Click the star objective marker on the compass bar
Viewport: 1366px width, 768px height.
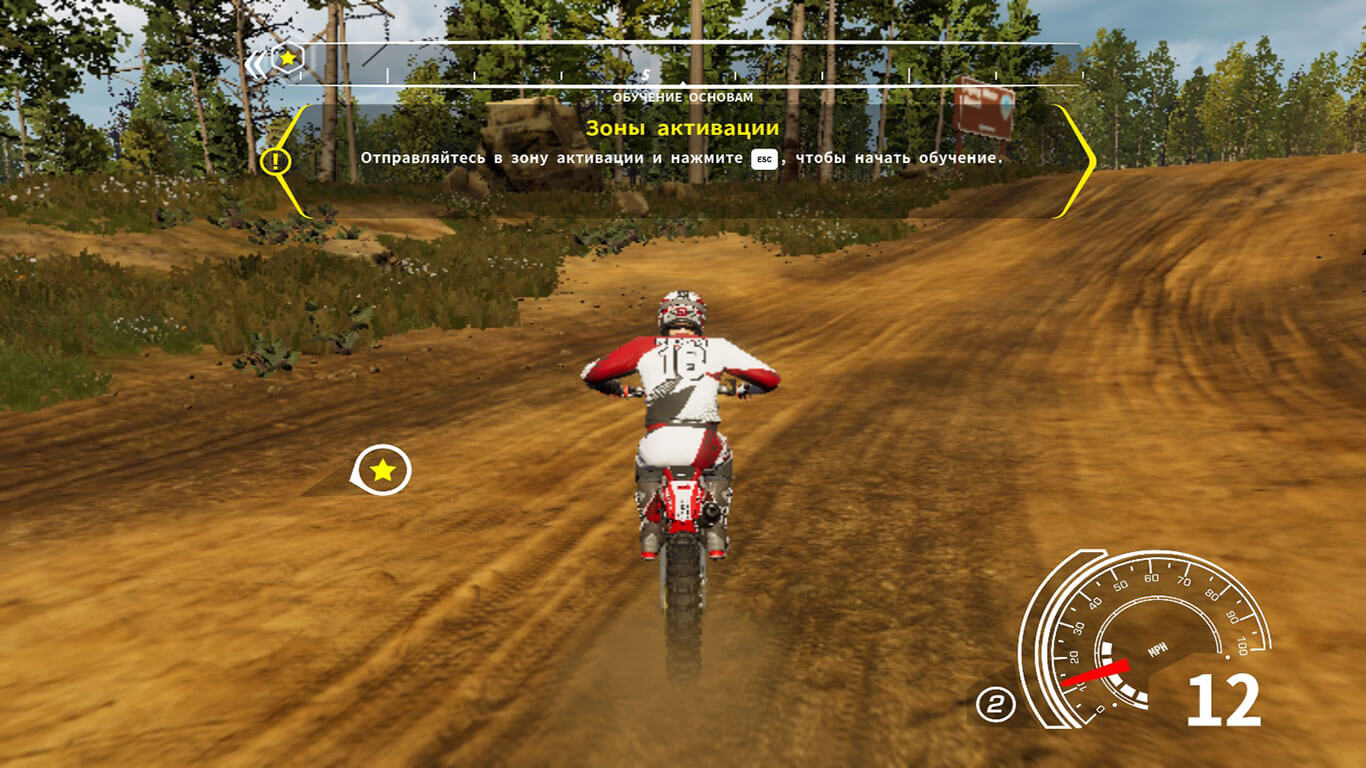tap(287, 59)
